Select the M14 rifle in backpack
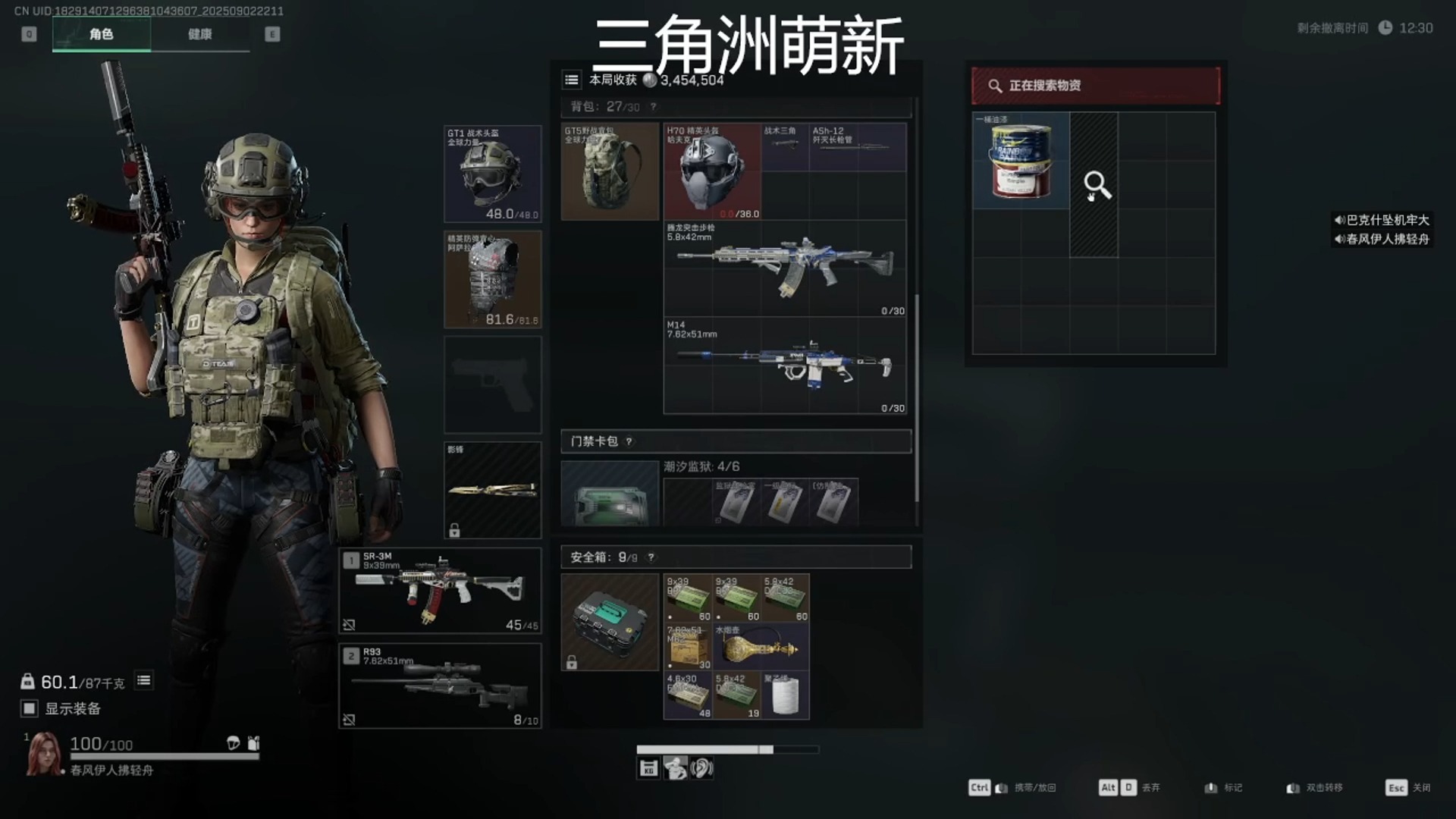Screen dimensions: 1456x819 (785, 366)
